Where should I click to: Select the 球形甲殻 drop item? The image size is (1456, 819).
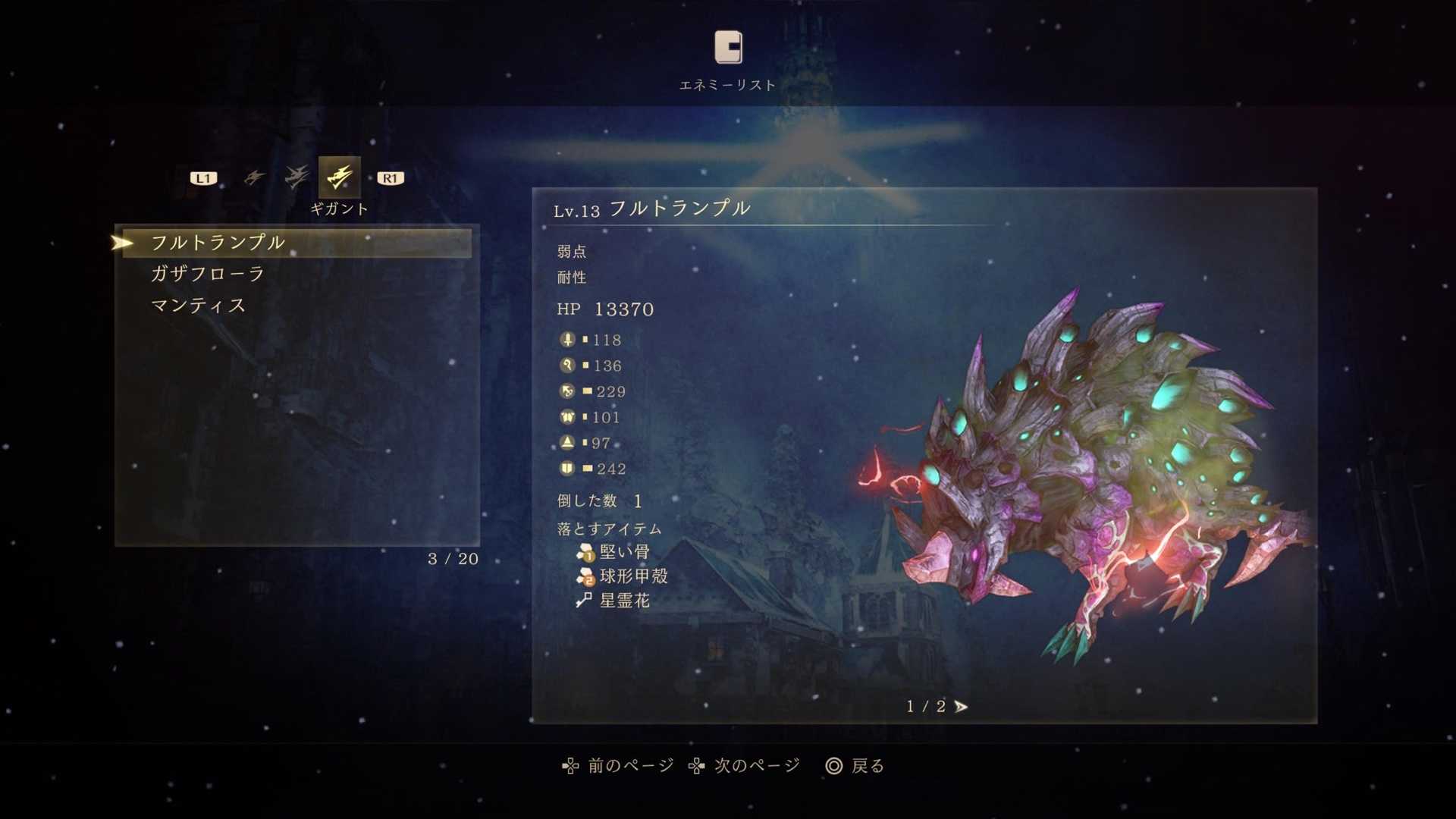(x=632, y=576)
